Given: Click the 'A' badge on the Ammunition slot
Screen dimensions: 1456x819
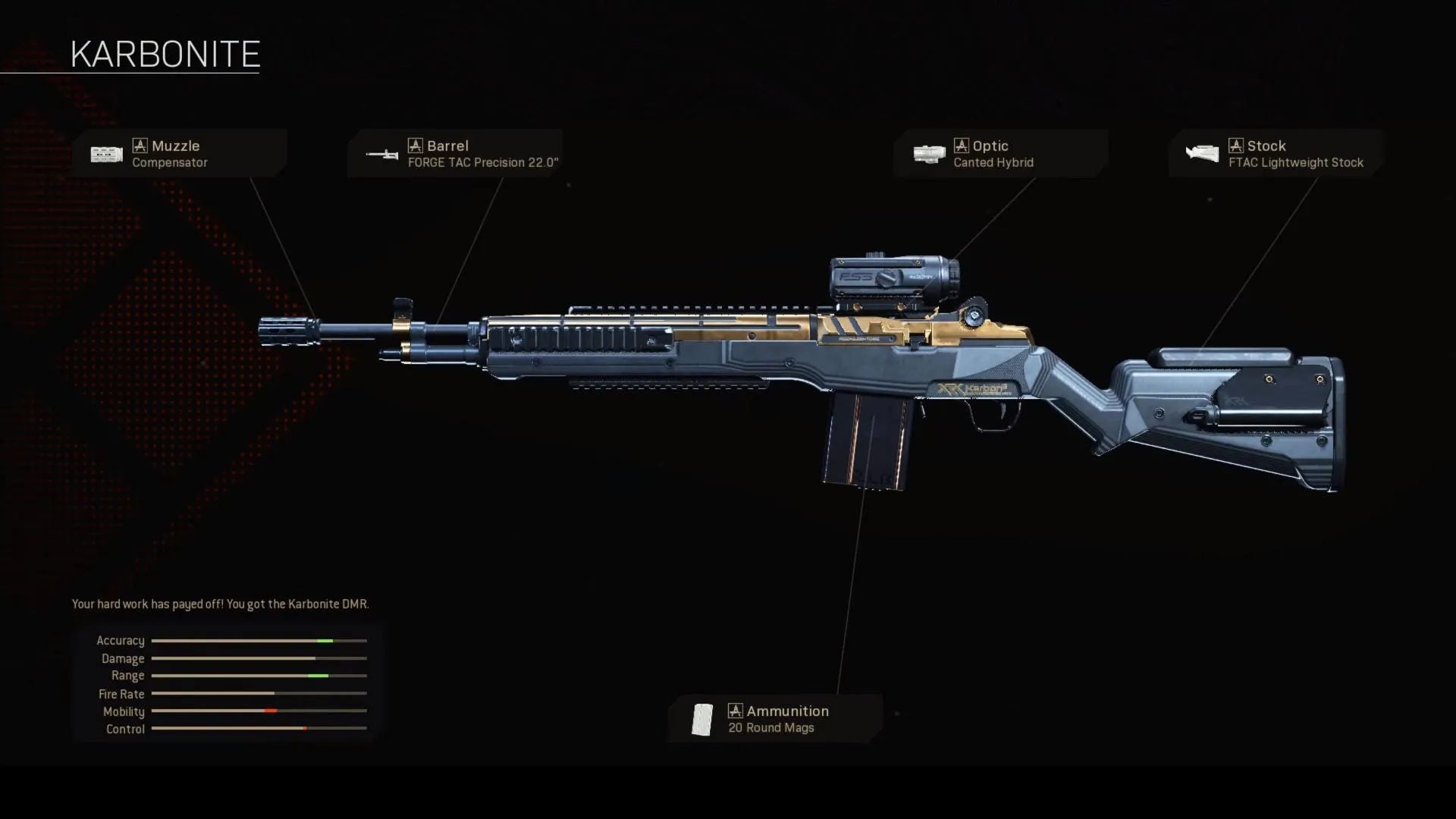Looking at the screenshot, I should click(x=735, y=711).
